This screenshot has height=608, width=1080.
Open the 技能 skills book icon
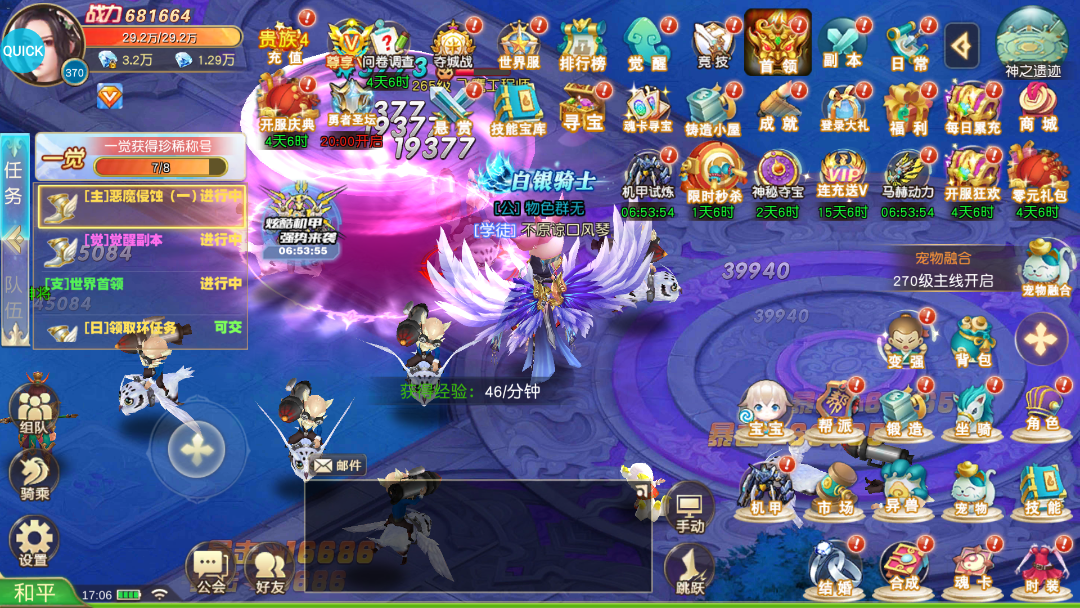click(x=1041, y=488)
